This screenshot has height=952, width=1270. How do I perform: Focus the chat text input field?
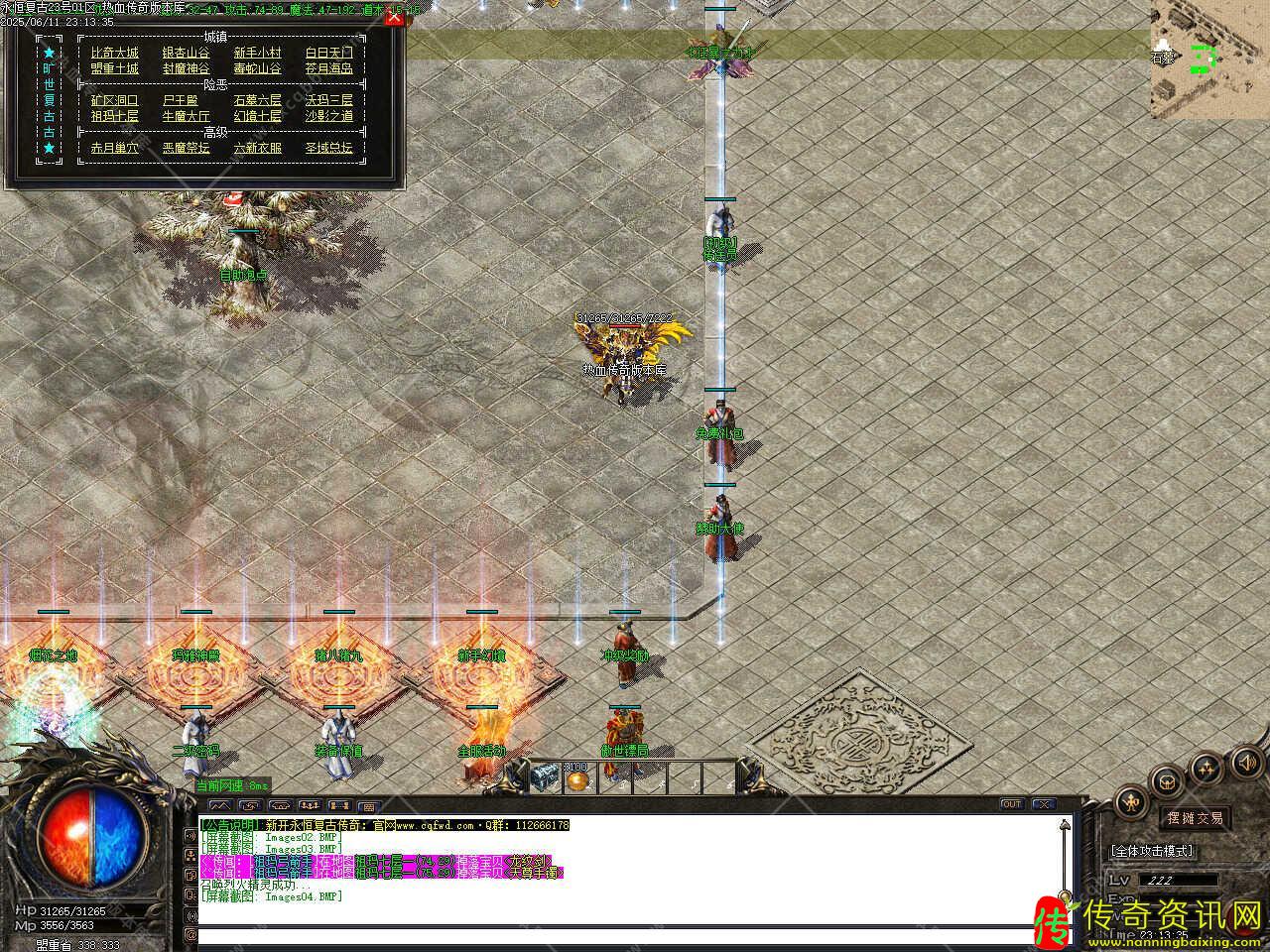pos(625,935)
